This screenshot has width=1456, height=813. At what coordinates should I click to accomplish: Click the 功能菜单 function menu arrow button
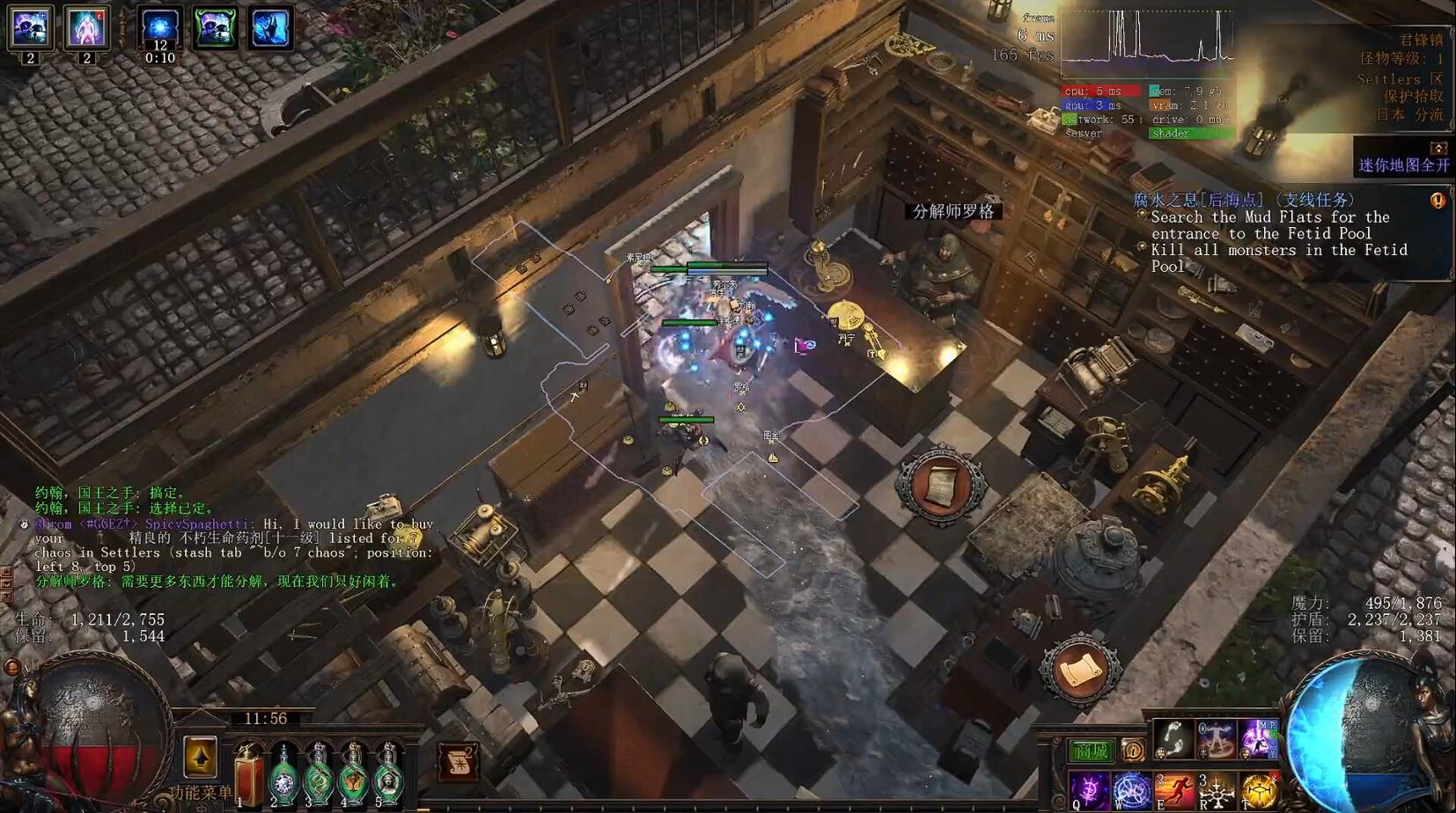(x=200, y=757)
